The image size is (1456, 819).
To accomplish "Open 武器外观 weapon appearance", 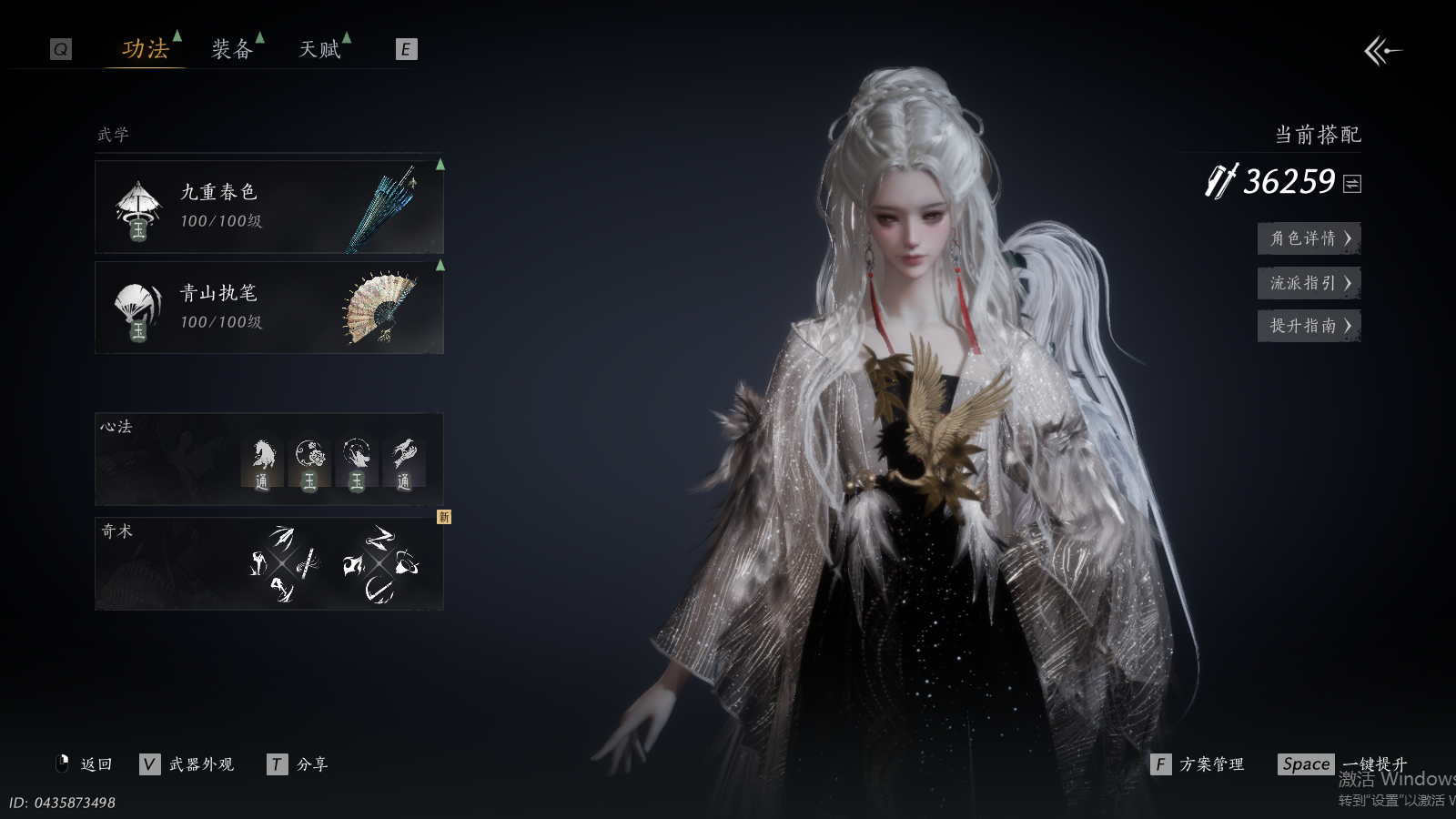I will pos(189,764).
